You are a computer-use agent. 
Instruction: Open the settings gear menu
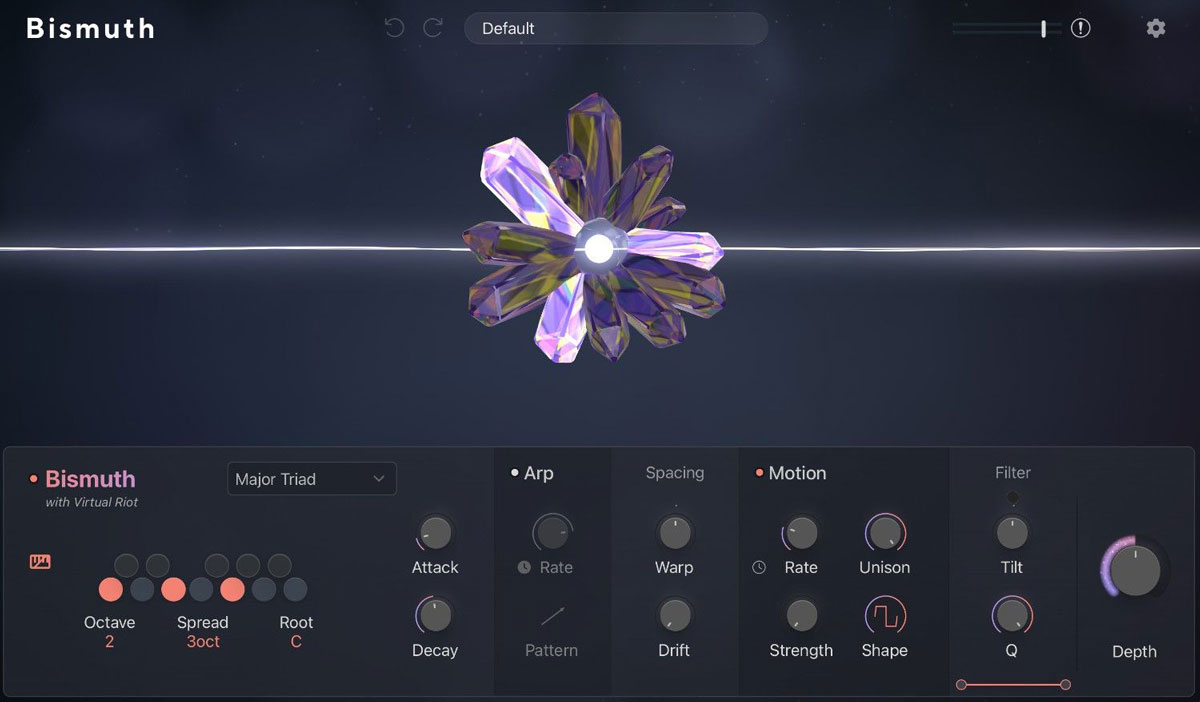click(1156, 28)
